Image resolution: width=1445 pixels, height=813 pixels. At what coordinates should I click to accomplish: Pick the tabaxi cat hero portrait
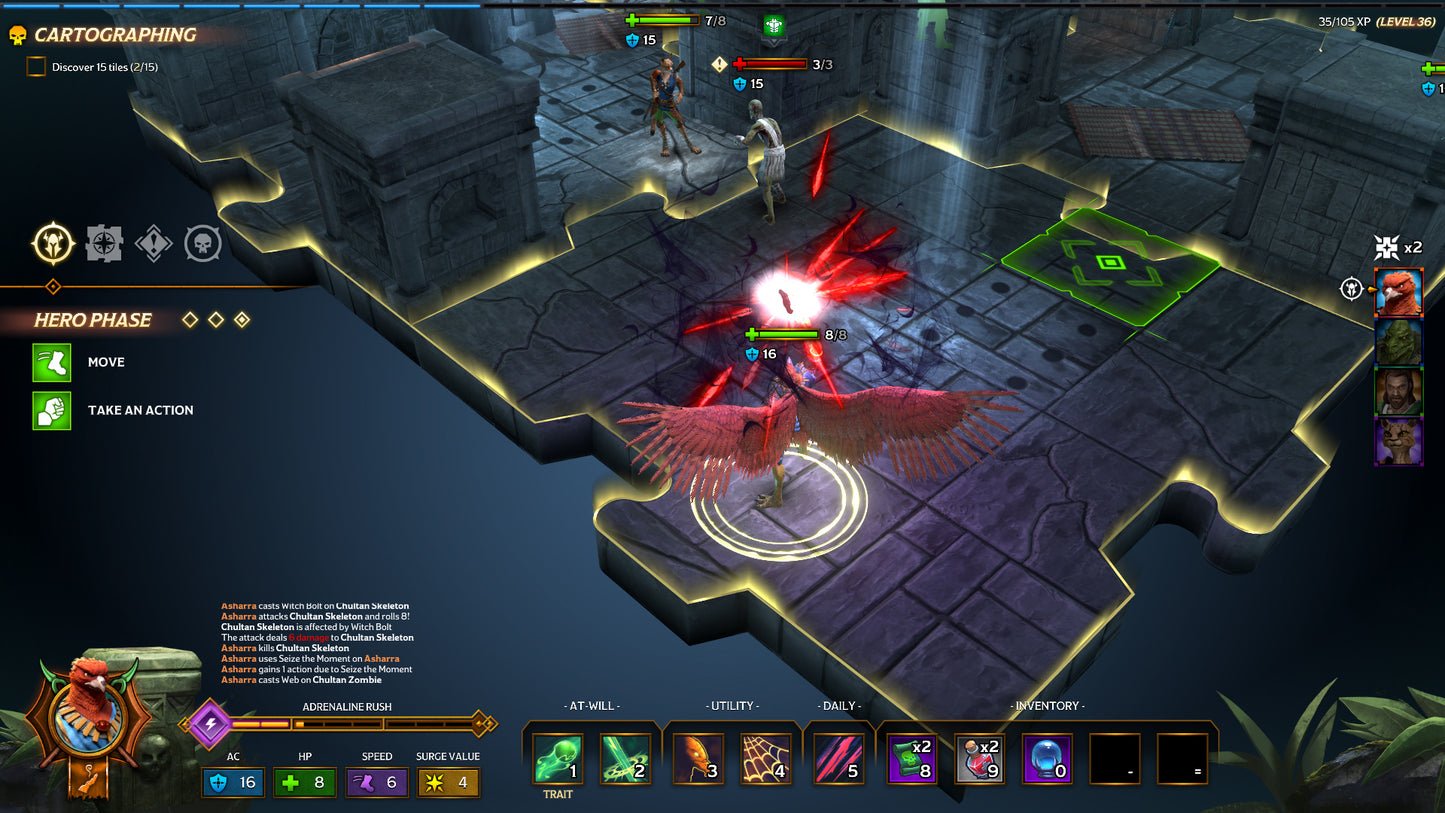tap(1398, 441)
